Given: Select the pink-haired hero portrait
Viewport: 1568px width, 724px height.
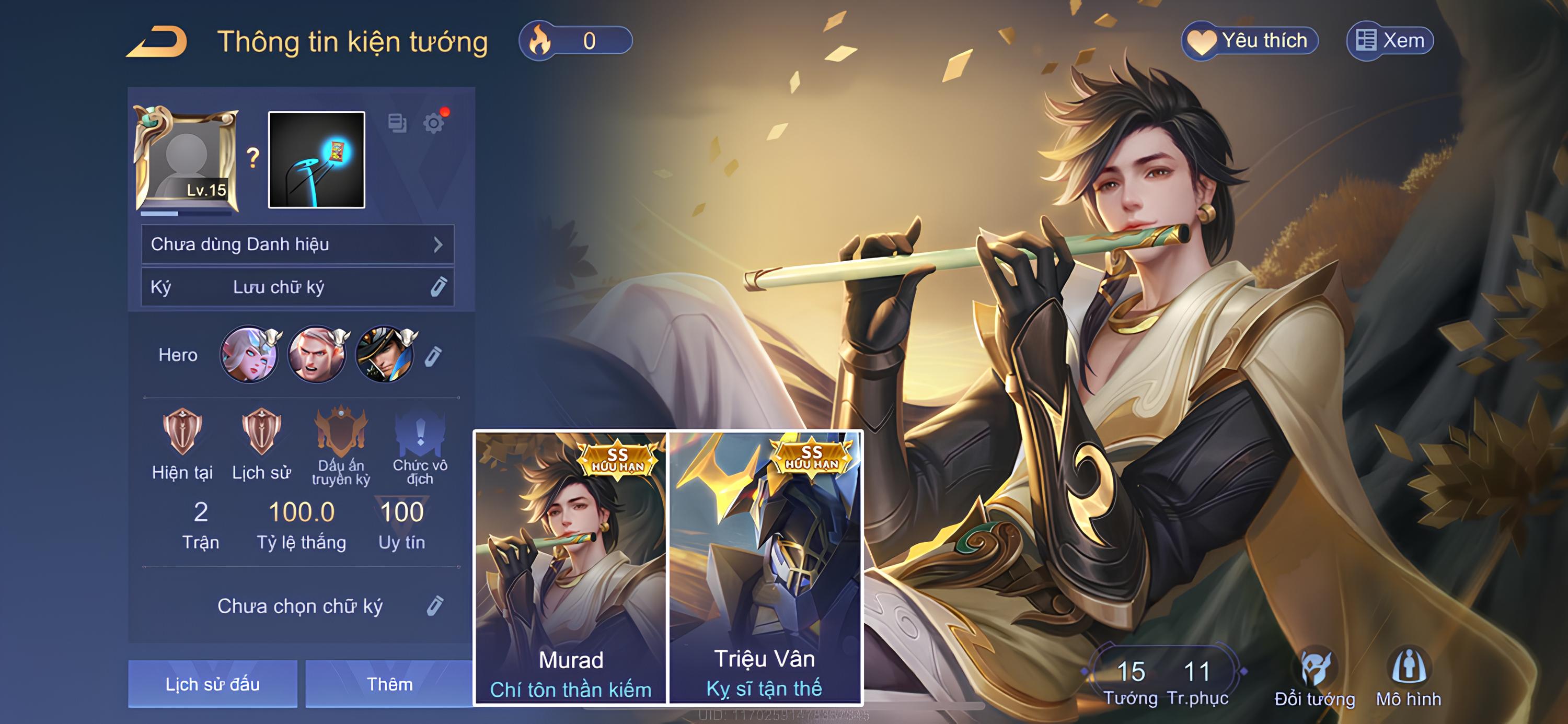Looking at the screenshot, I should (249, 355).
